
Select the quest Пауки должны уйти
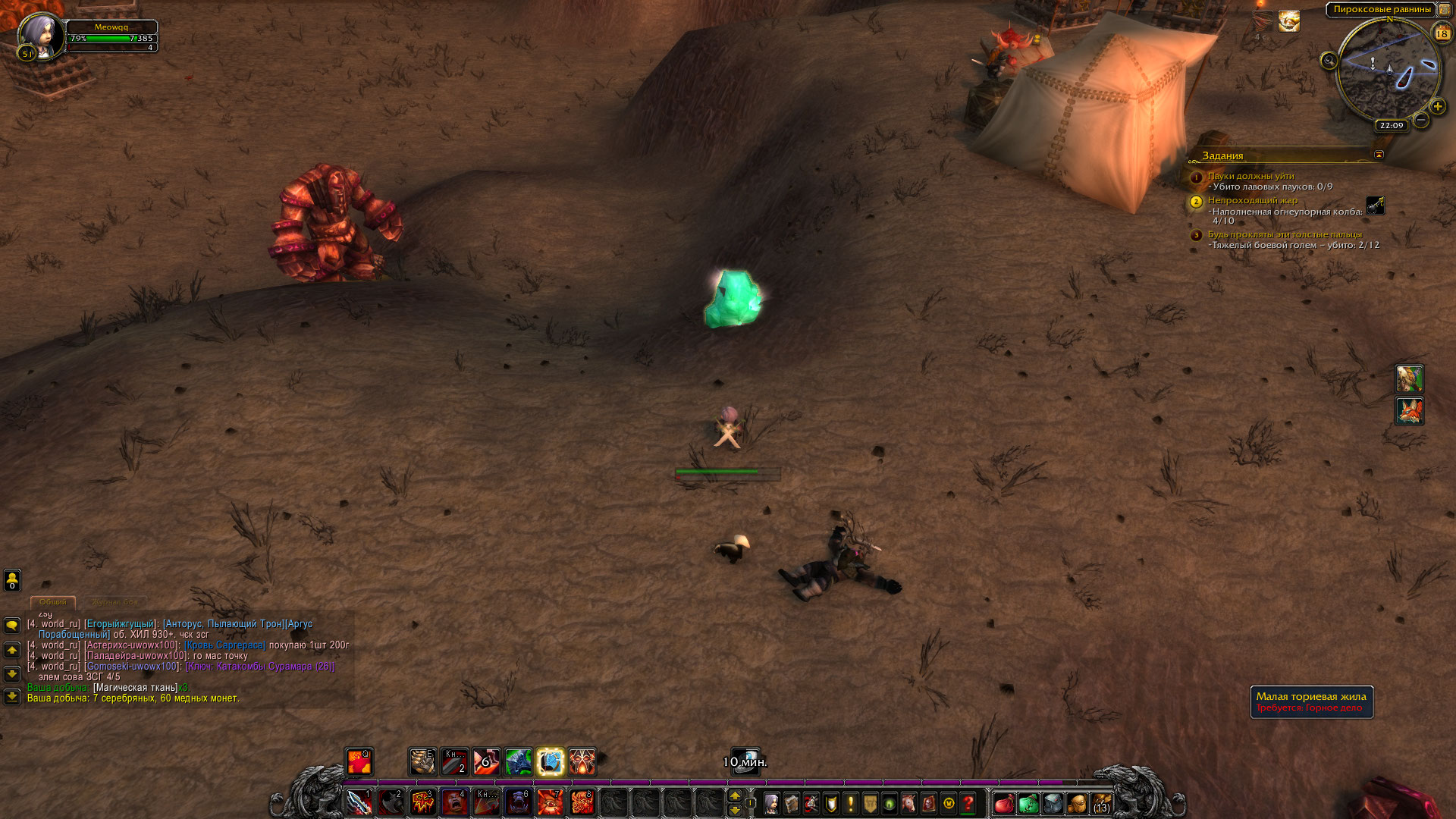pyautogui.click(x=1250, y=176)
